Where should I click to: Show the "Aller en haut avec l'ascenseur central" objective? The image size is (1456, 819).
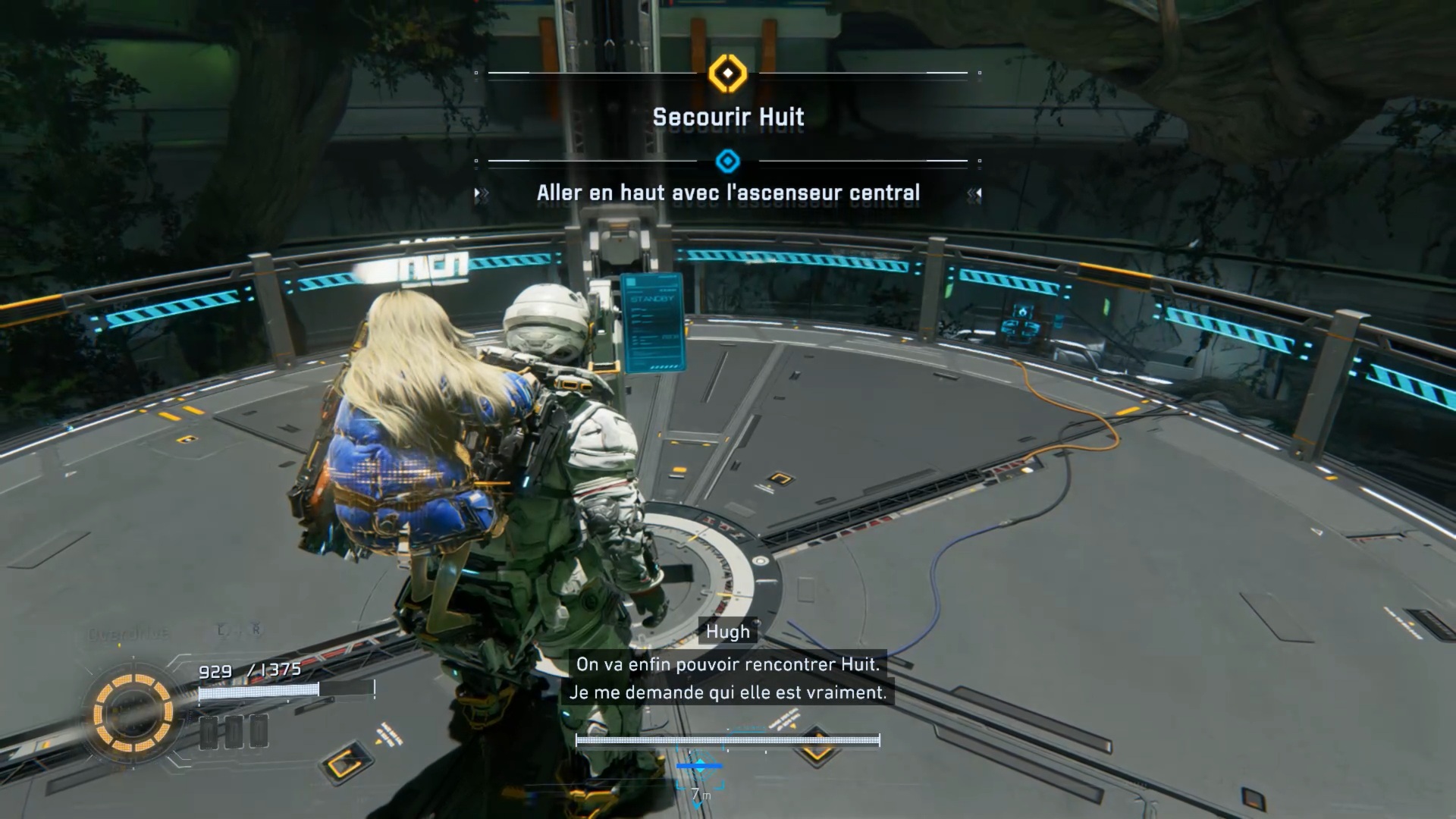[x=728, y=193]
